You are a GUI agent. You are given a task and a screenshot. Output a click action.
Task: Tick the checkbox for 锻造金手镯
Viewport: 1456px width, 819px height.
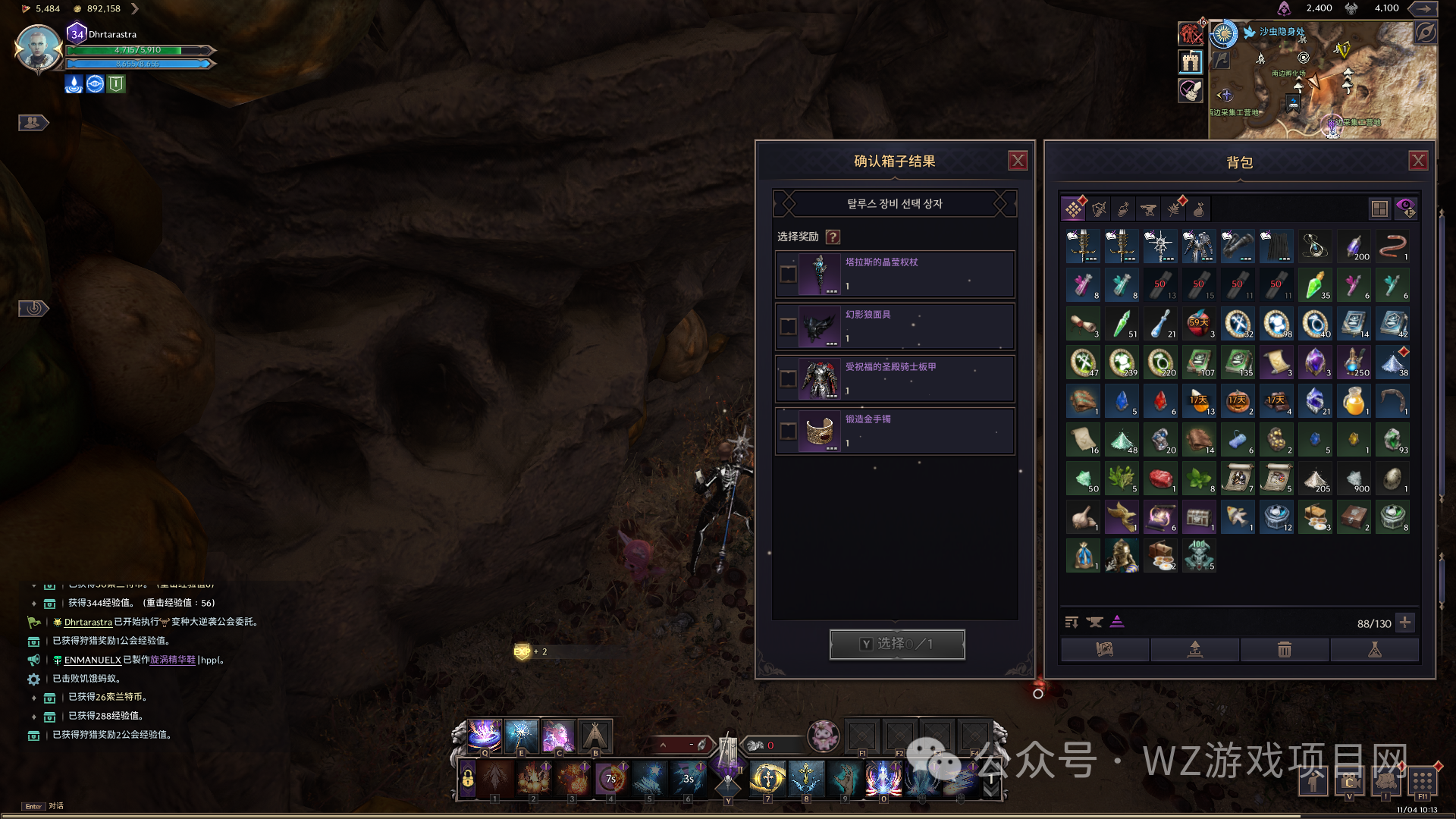pos(789,431)
